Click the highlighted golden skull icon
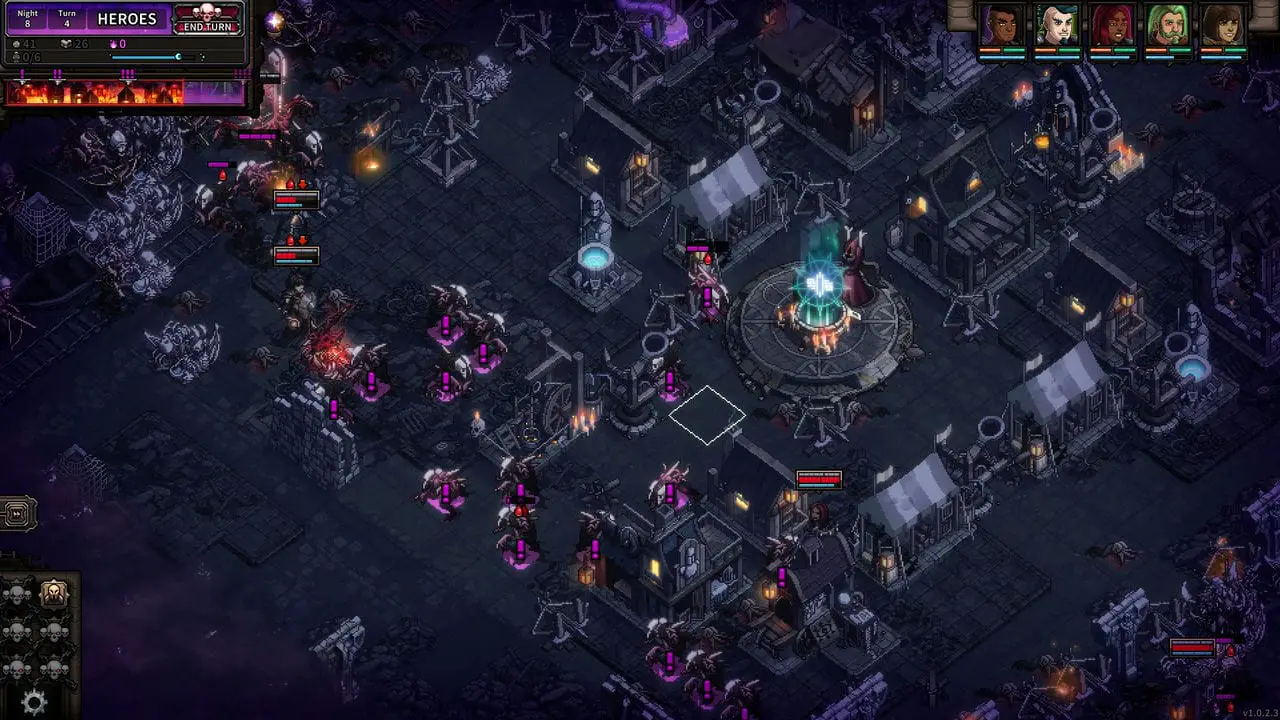The image size is (1280, 720). [x=54, y=594]
